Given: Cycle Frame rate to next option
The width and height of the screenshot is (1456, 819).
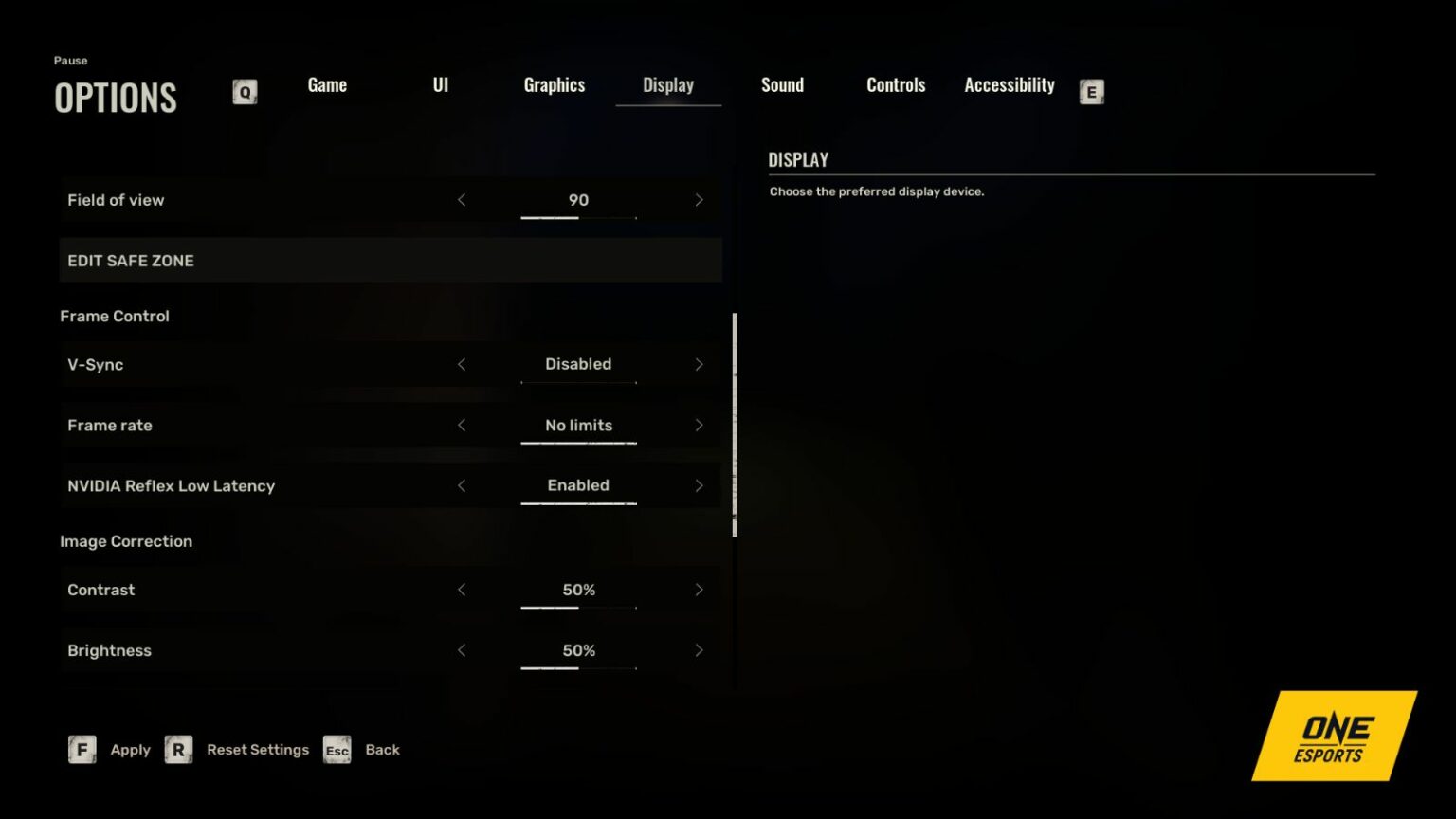Looking at the screenshot, I should pyautogui.click(x=700, y=425).
